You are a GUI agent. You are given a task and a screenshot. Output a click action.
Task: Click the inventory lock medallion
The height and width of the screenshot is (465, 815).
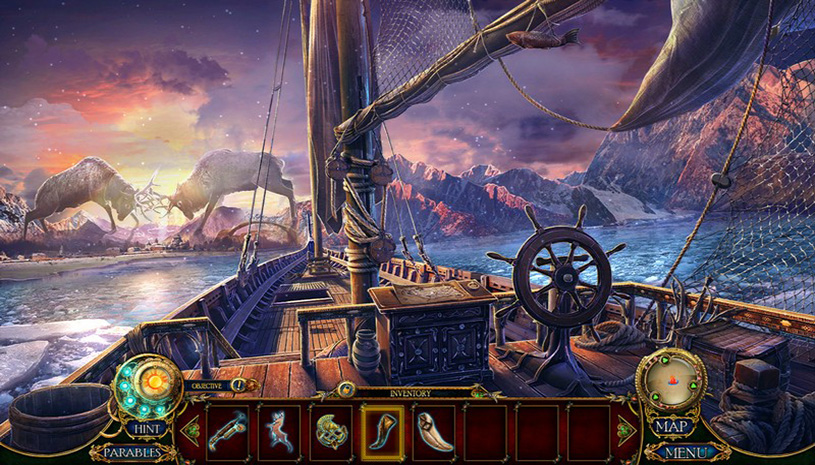346,389
